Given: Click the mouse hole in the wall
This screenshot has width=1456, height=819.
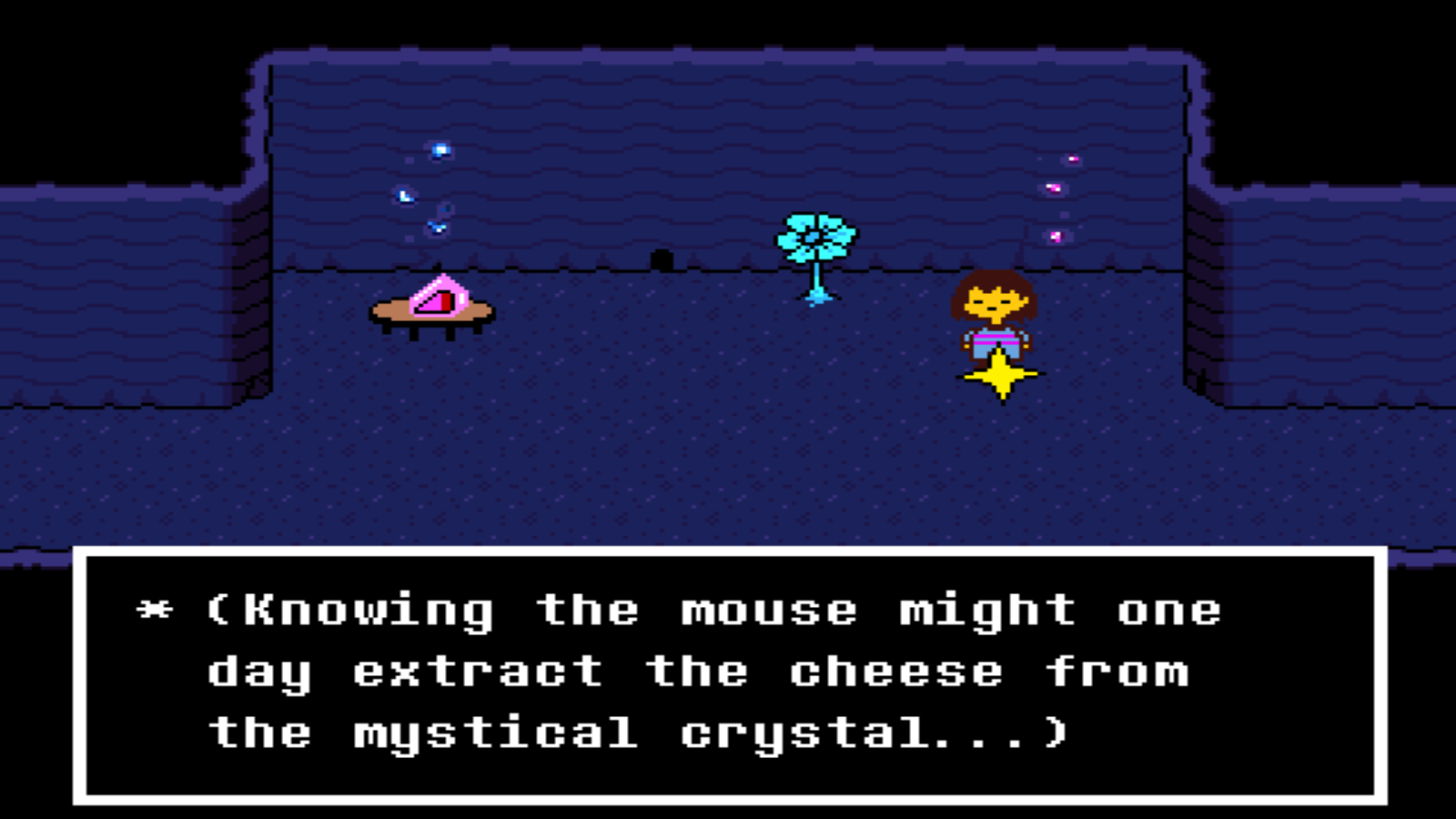Looking at the screenshot, I should [662, 258].
